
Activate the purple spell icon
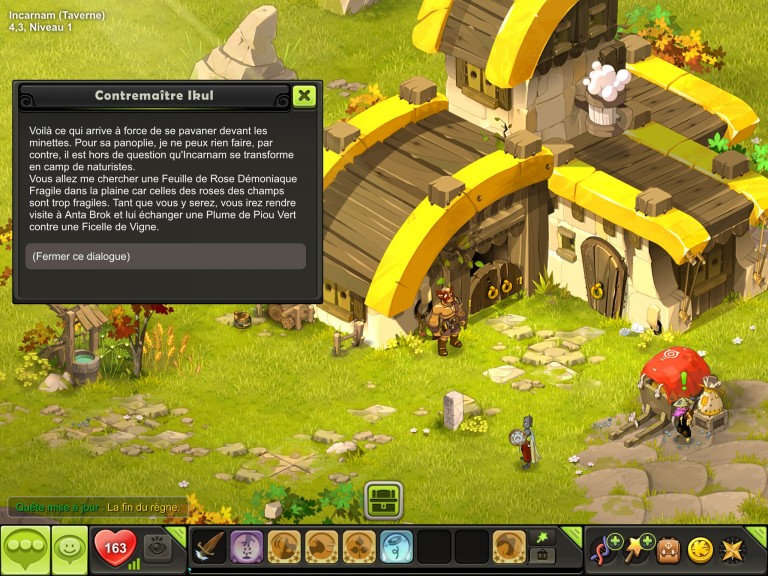pos(247,547)
